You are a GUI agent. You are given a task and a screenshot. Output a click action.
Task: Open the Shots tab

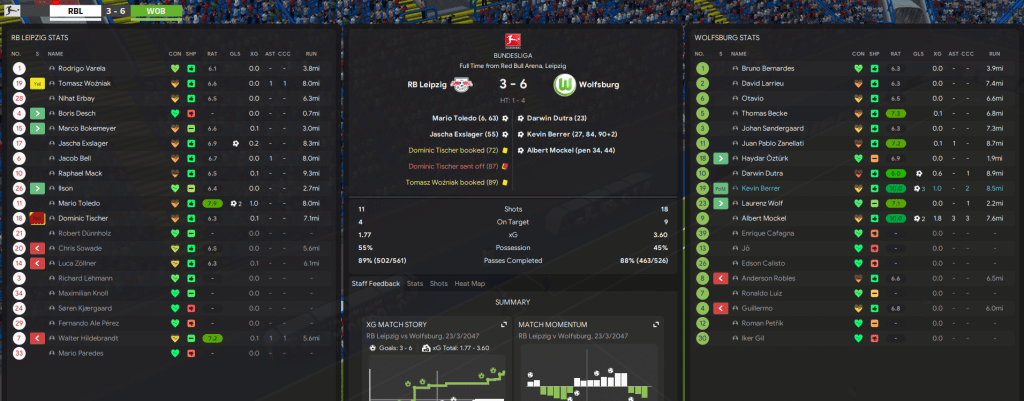(438, 284)
